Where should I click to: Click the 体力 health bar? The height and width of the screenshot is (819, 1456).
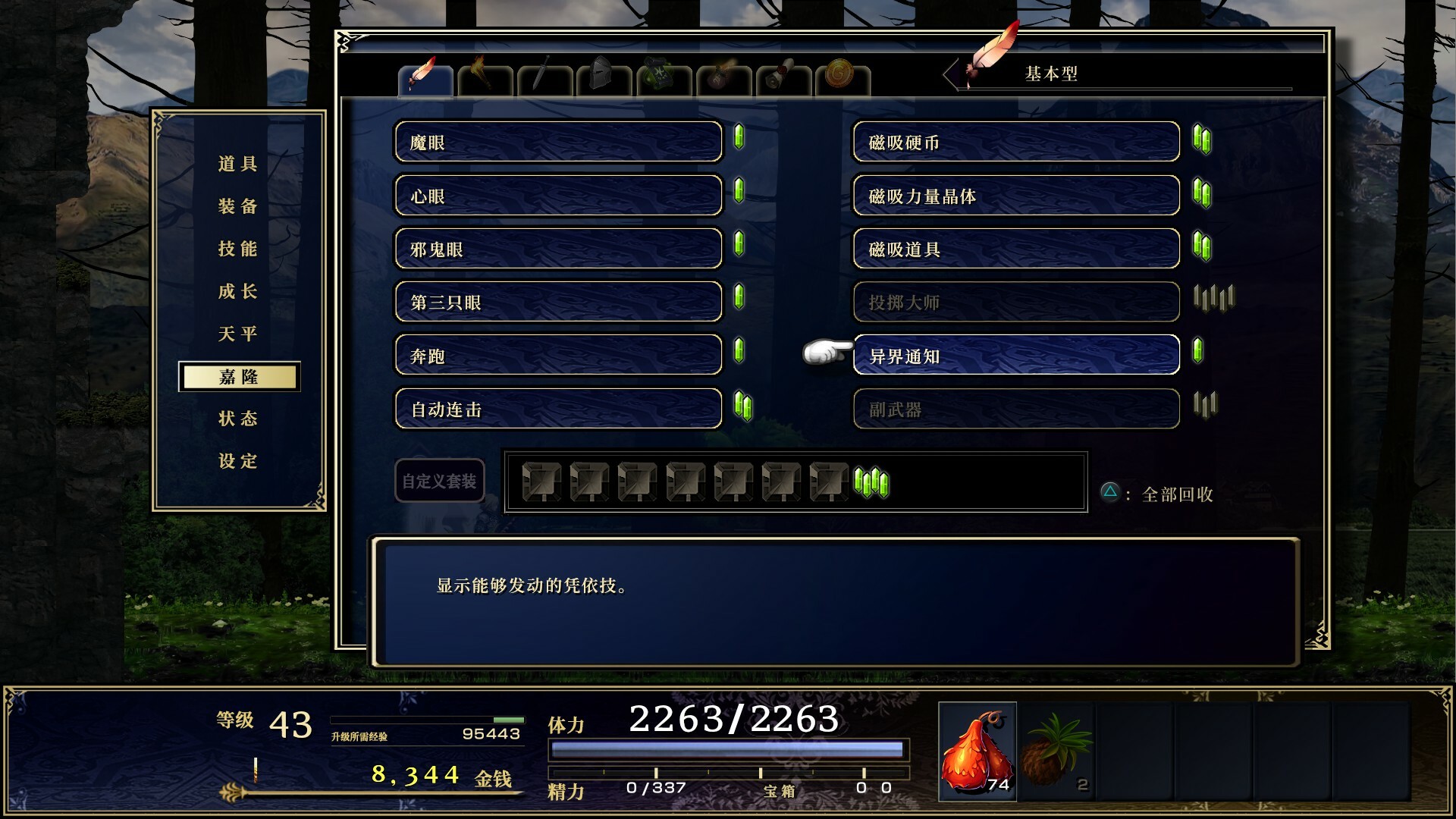(728, 750)
